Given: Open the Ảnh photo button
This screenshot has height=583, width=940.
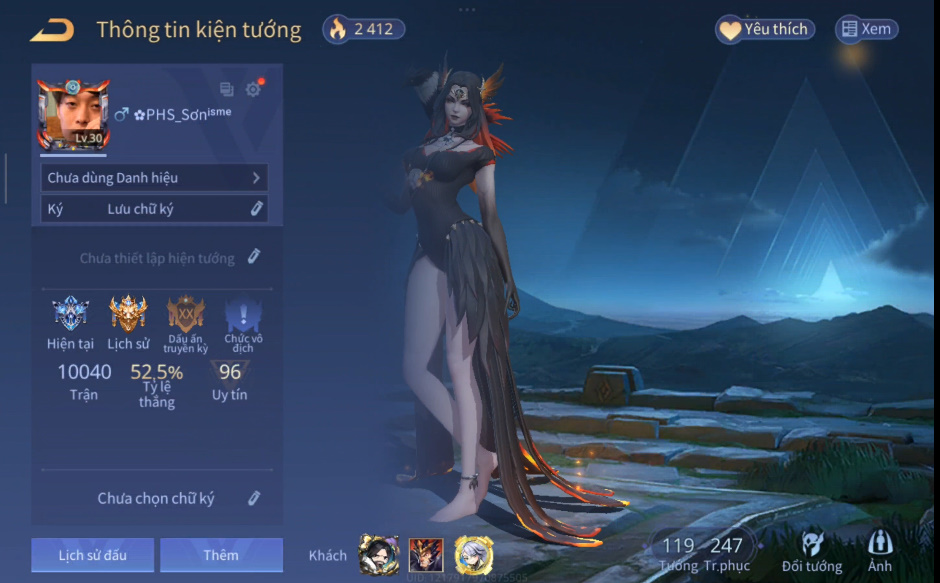Looking at the screenshot, I should 880,551.
